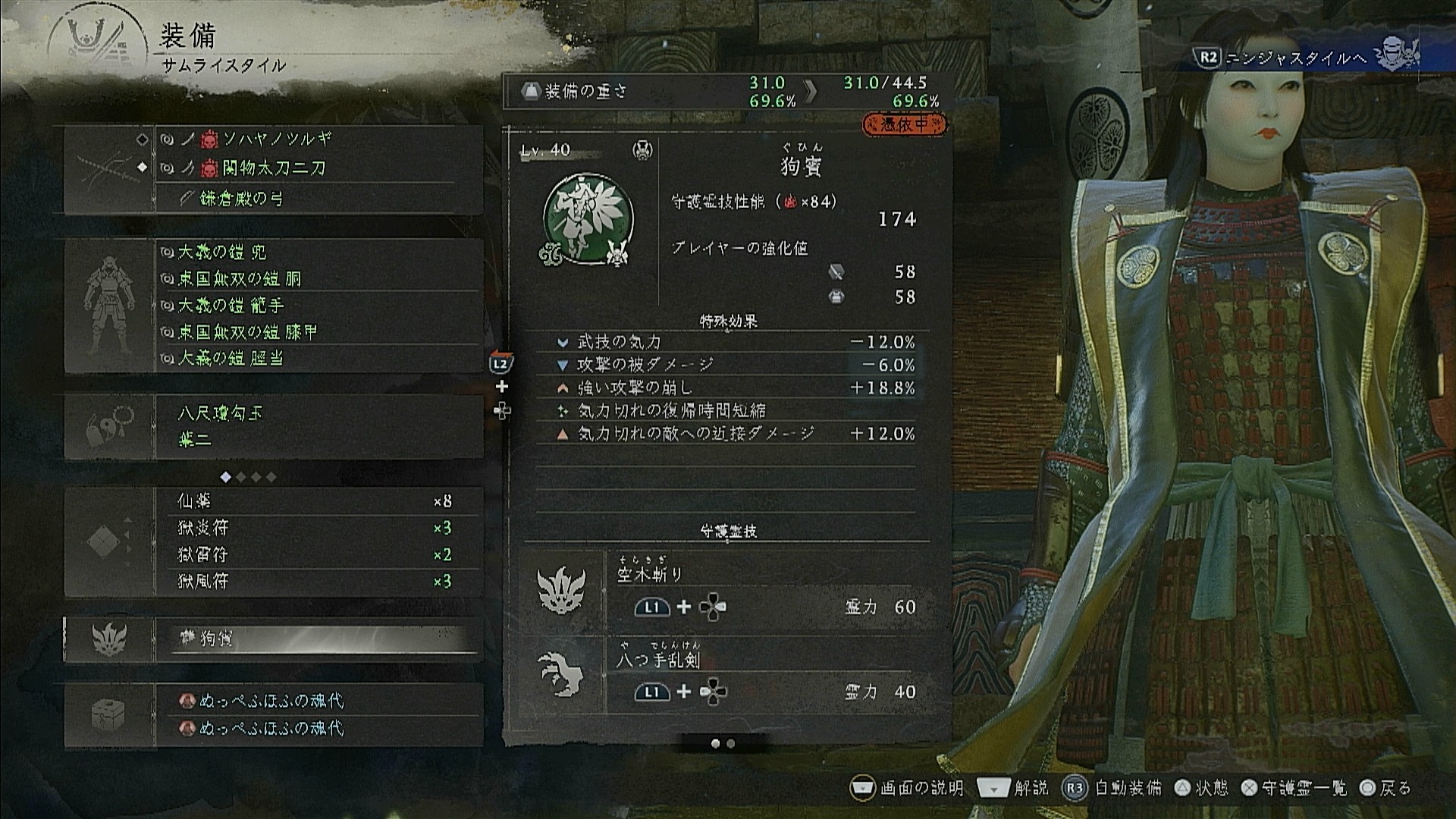Choose the 東国無双の鎧 膝甲 leg armor slot
Screen dimensions: 1456x819
pos(247,332)
